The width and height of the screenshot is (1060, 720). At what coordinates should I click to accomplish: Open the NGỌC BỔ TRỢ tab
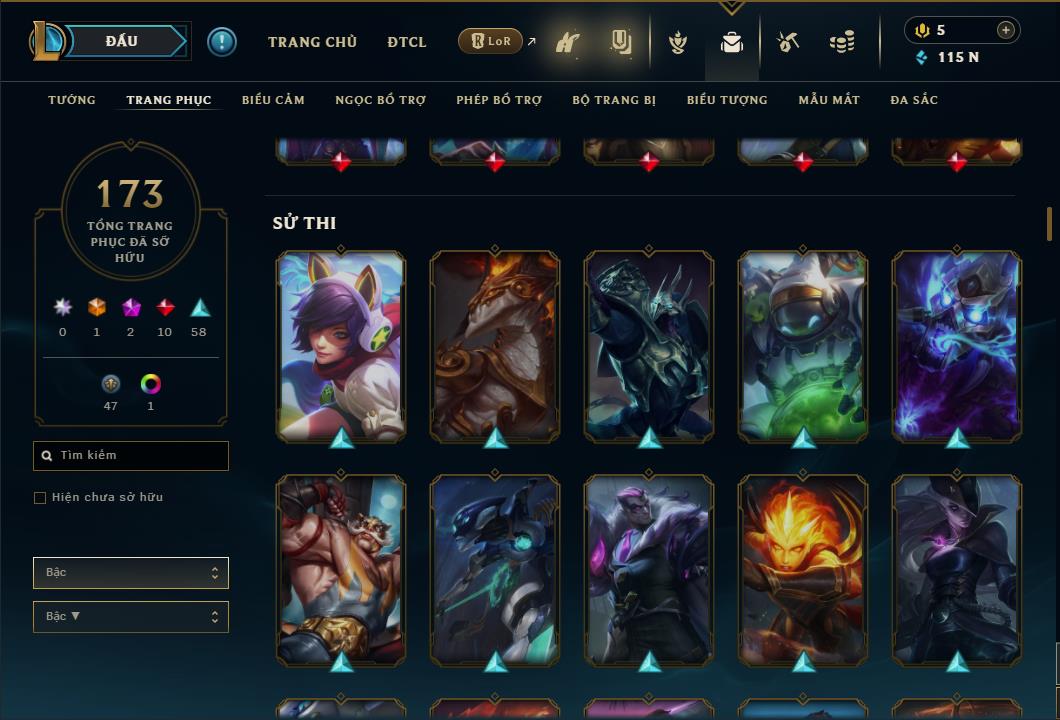[x=380, y=100]
